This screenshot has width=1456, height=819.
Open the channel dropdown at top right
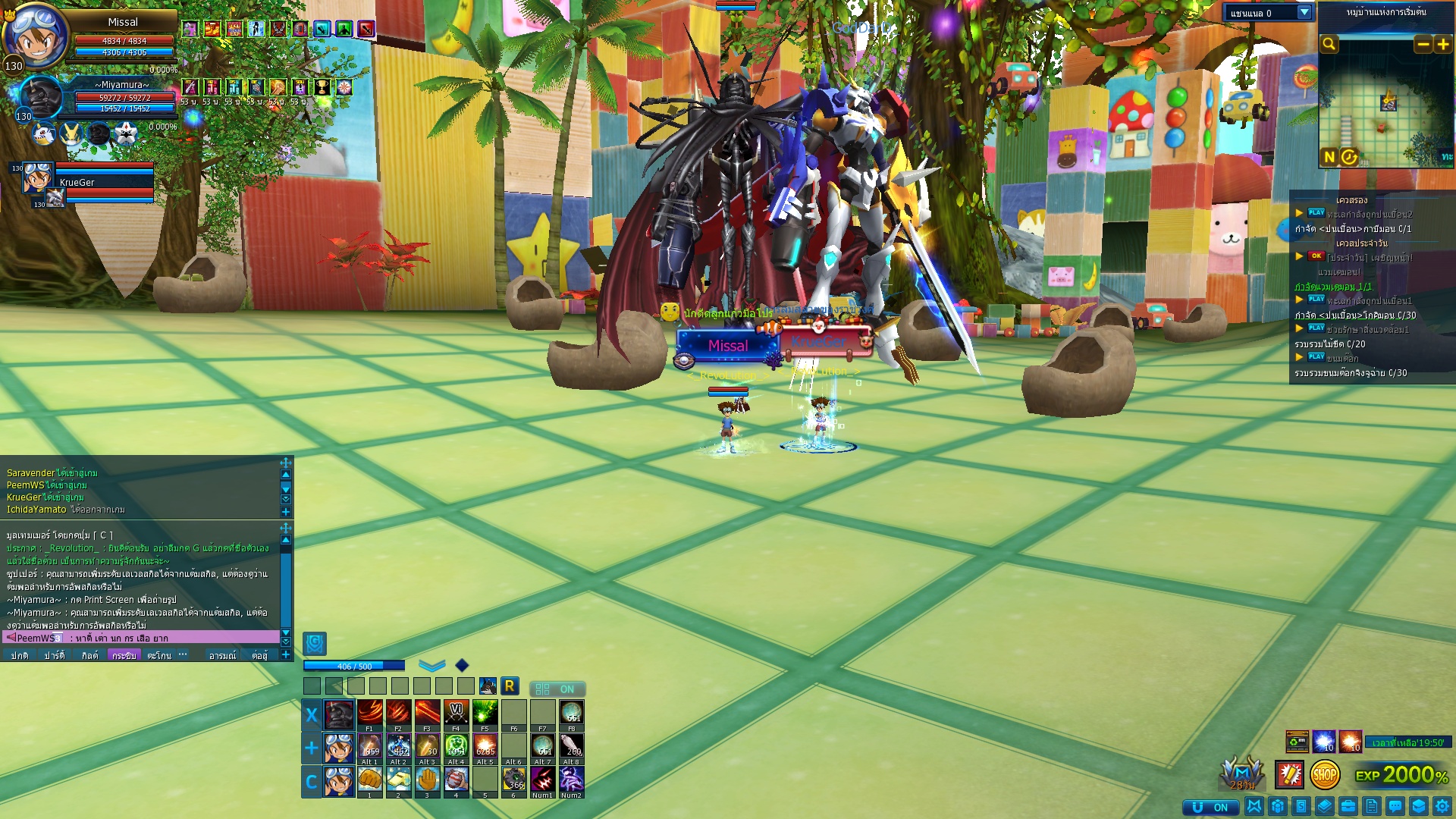click(1304, 13)
